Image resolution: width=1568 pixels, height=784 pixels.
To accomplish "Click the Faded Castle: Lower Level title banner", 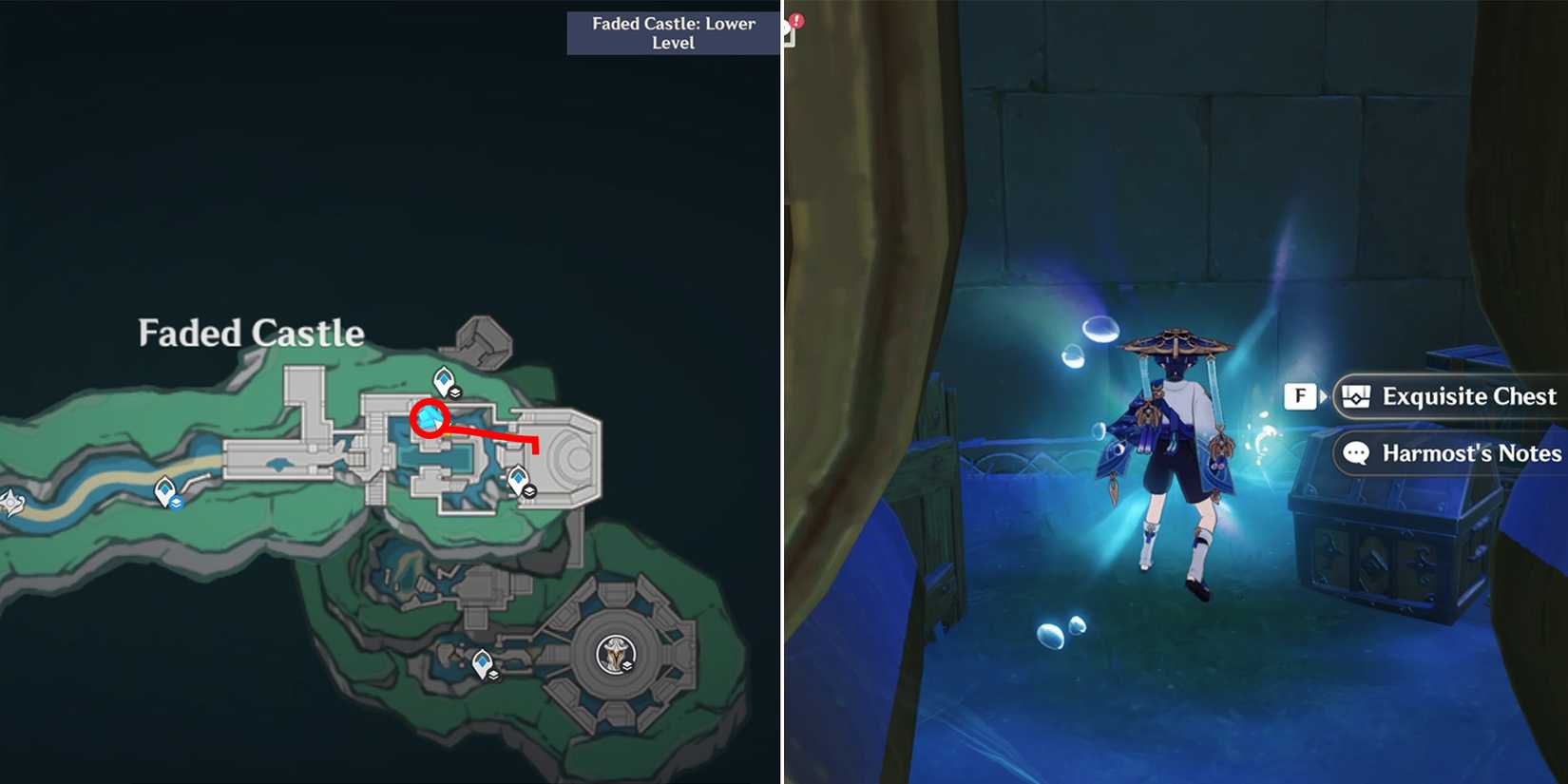I will [x=672, y=32].
